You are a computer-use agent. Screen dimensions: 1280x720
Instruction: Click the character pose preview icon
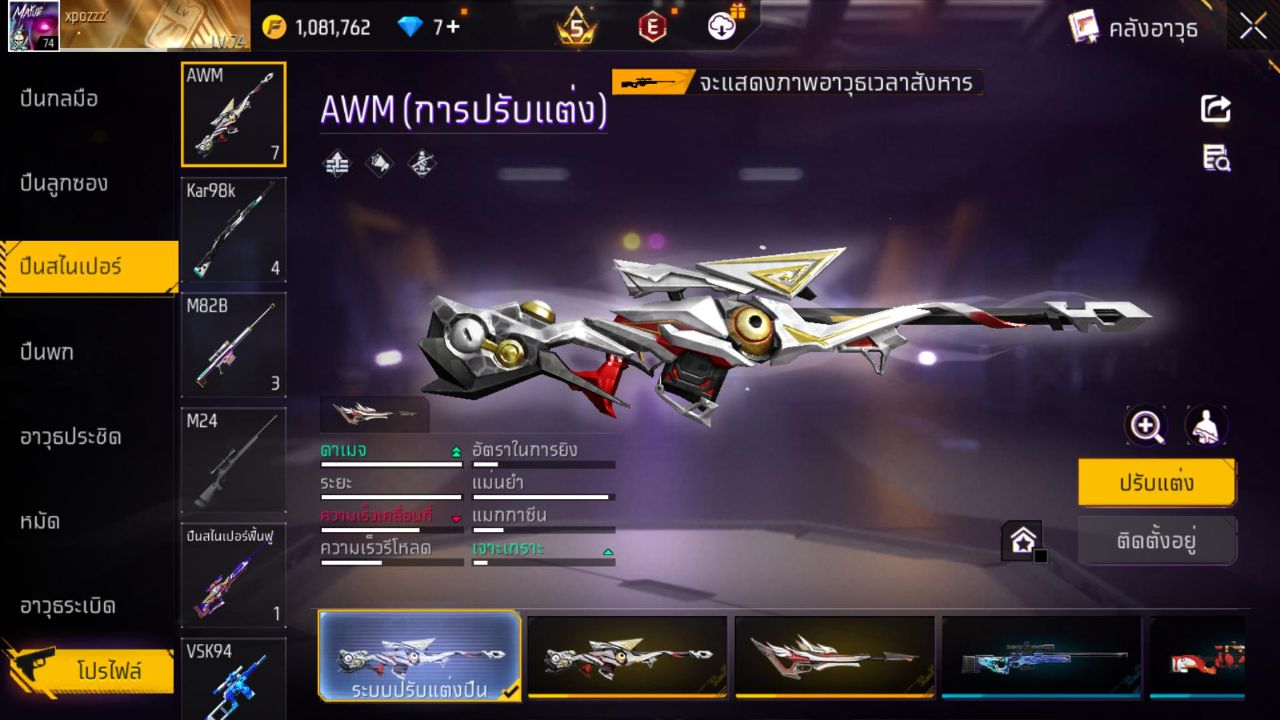[1205, 425]
